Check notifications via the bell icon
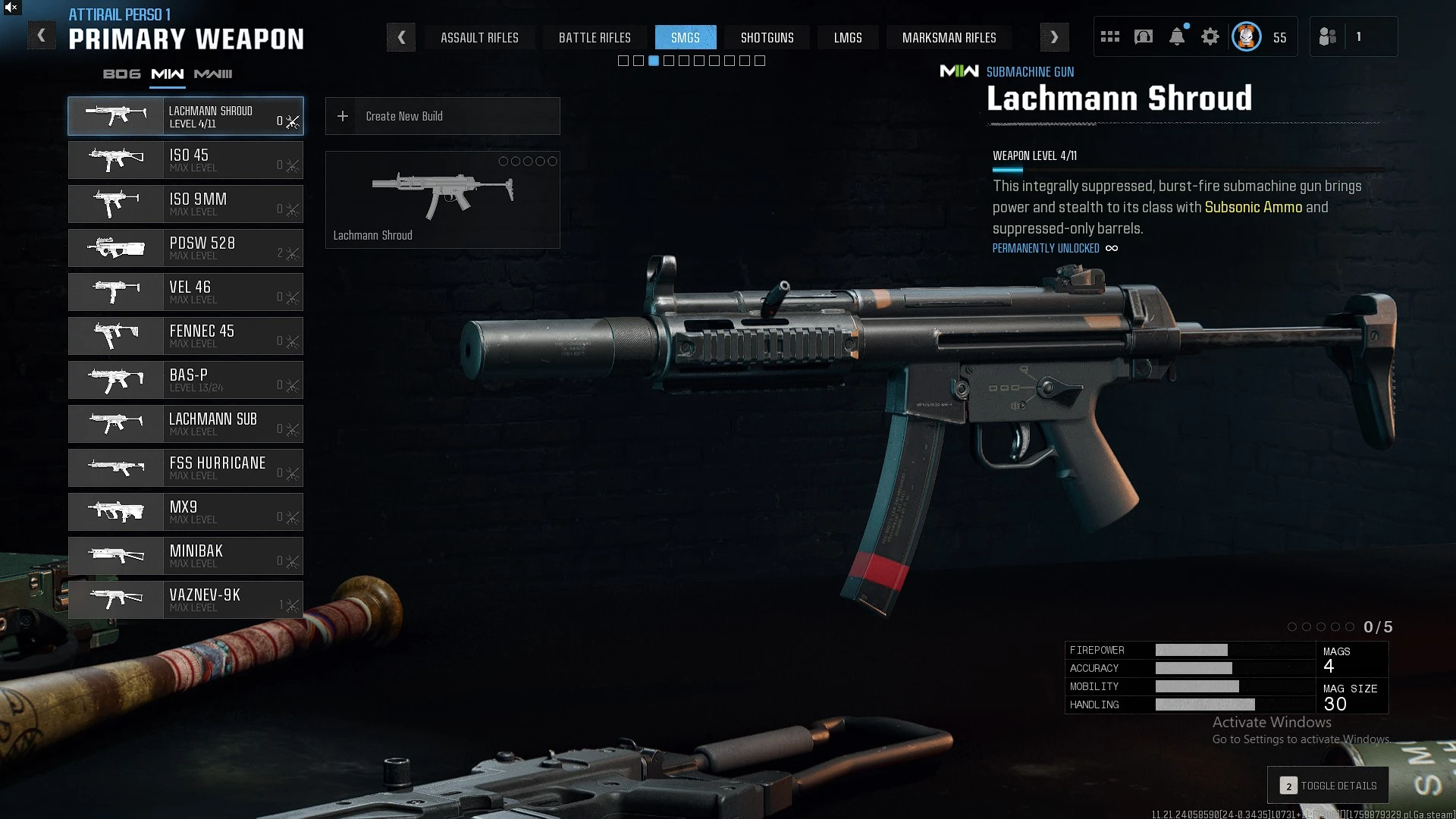 1177,37
